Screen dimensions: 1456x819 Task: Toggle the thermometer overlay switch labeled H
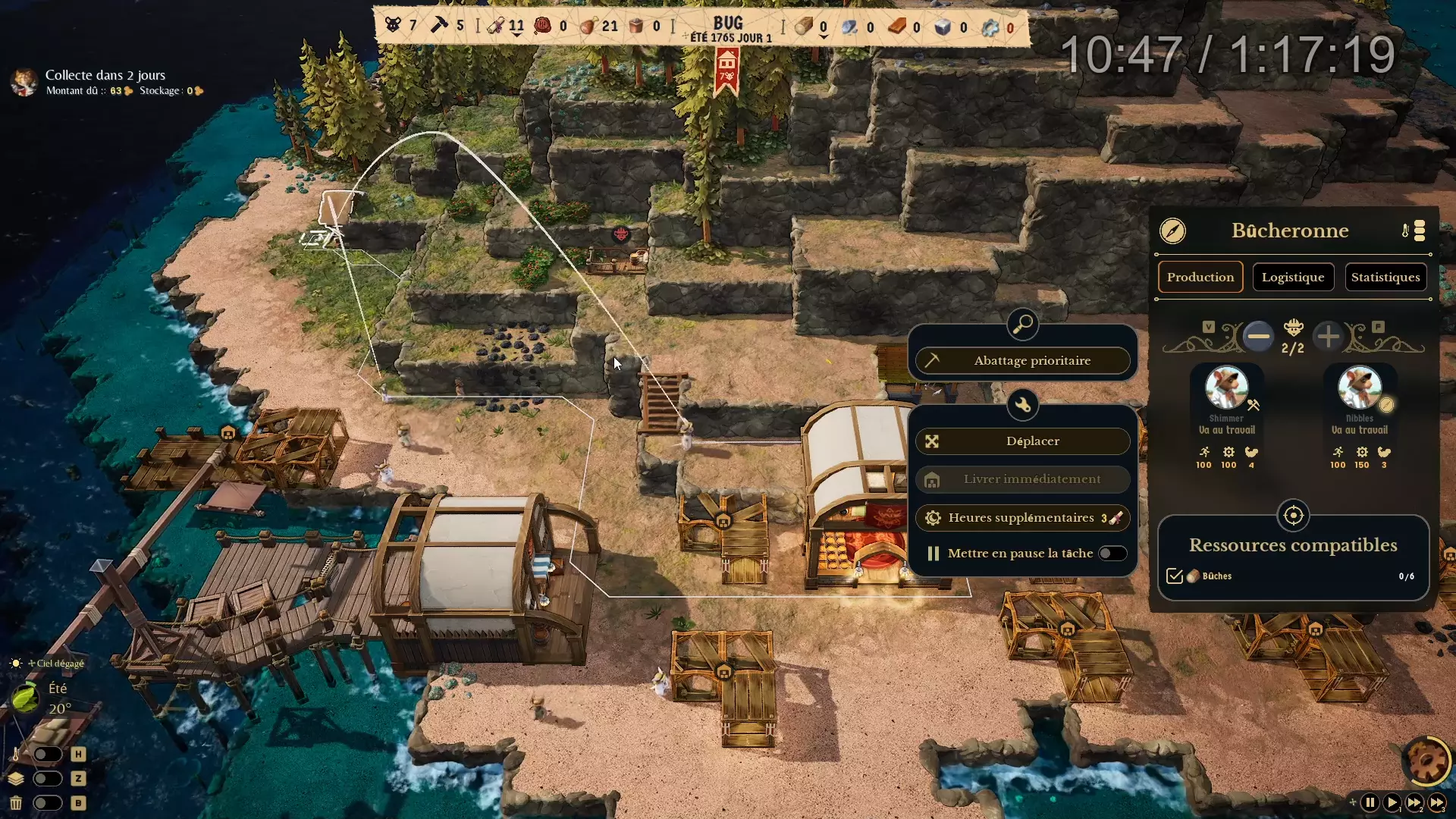(48, 753)
